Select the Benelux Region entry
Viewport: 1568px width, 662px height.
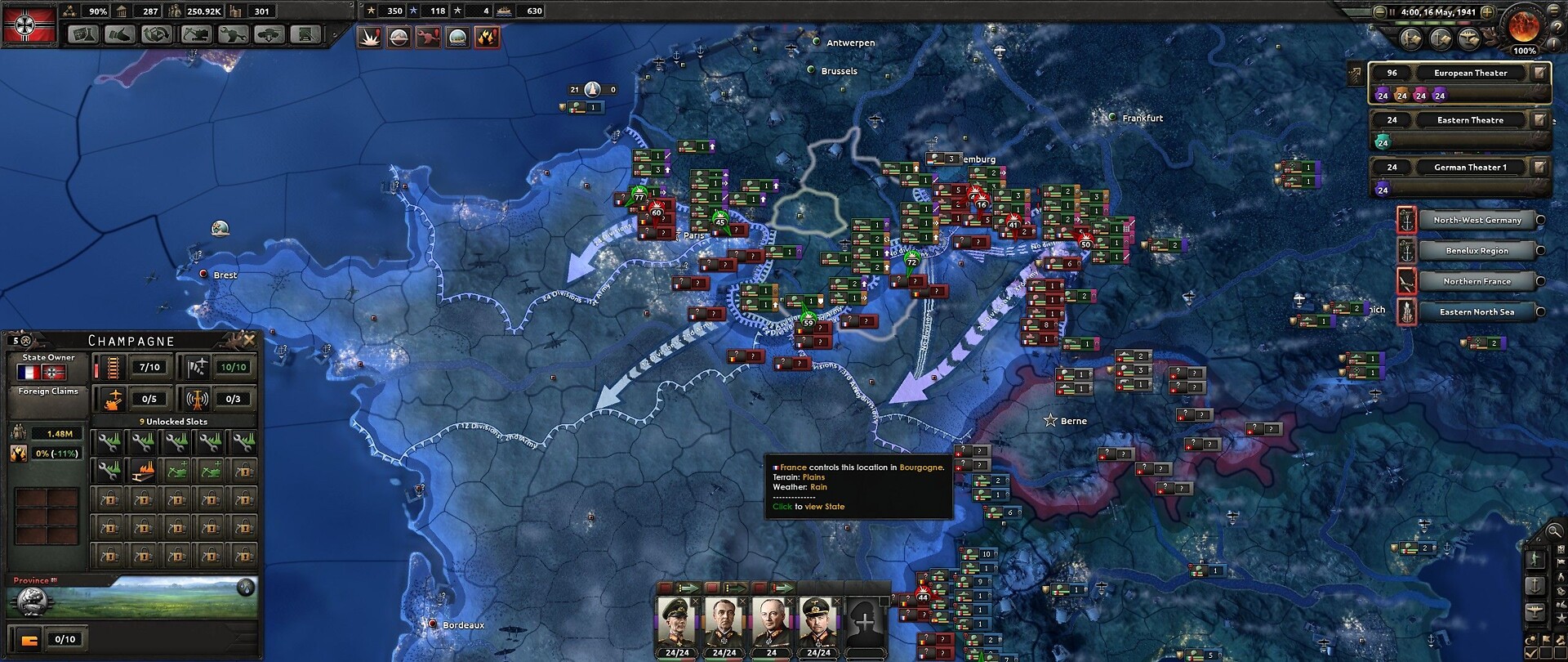coord(1477,250)
